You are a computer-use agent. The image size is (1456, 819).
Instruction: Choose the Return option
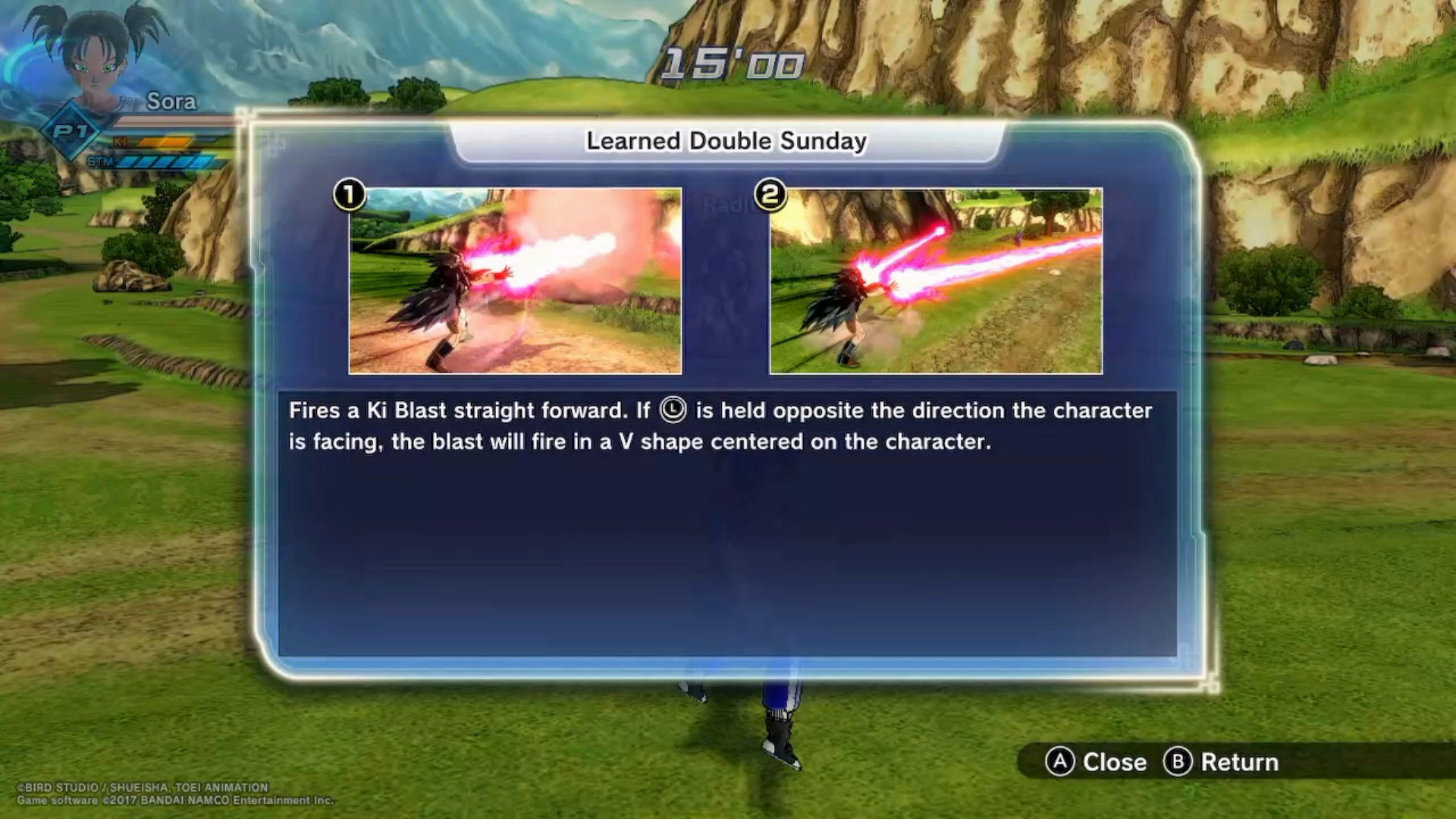tap(1221, 761)
